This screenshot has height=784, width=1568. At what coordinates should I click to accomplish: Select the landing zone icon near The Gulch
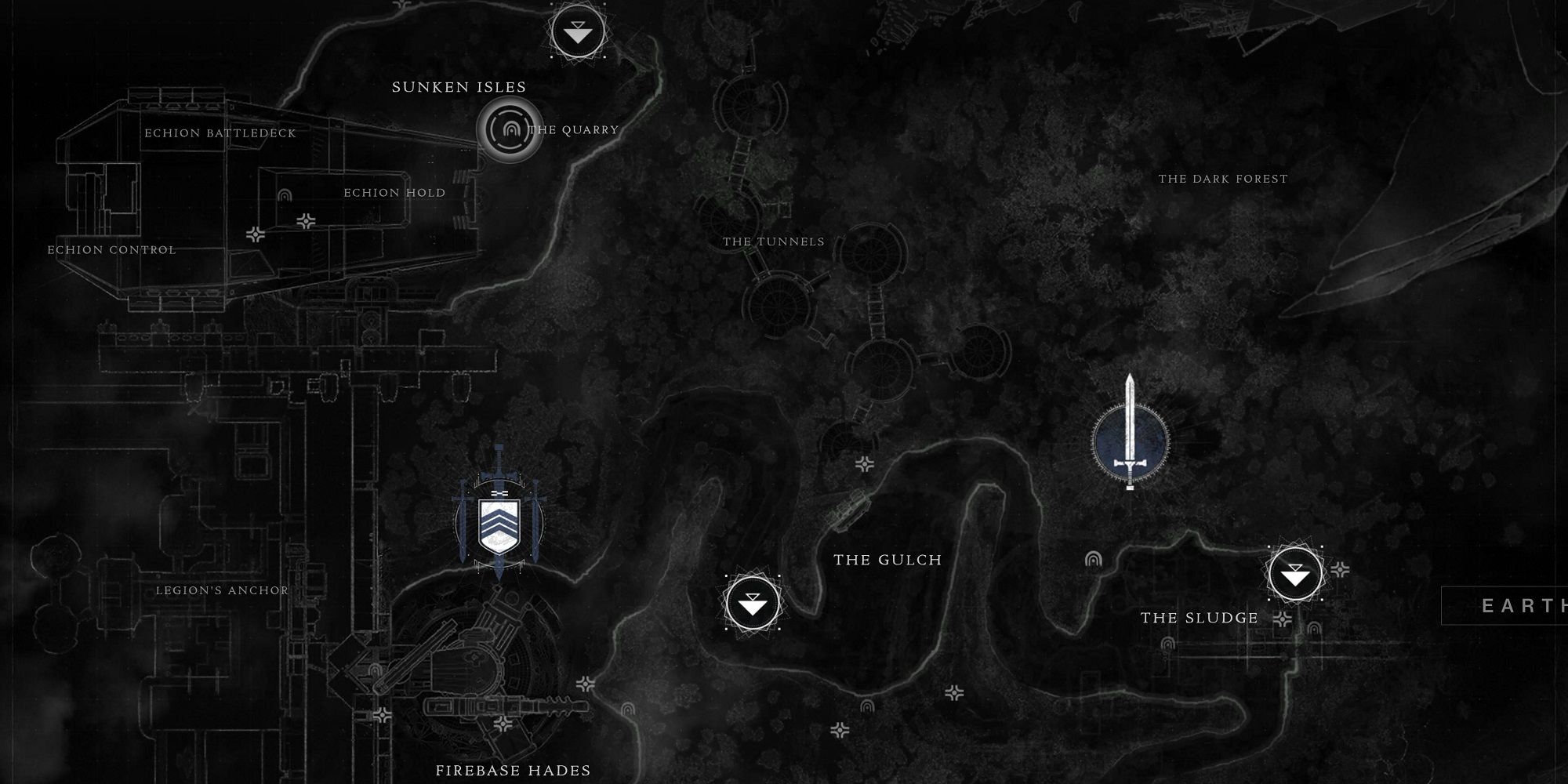point(754,605)
